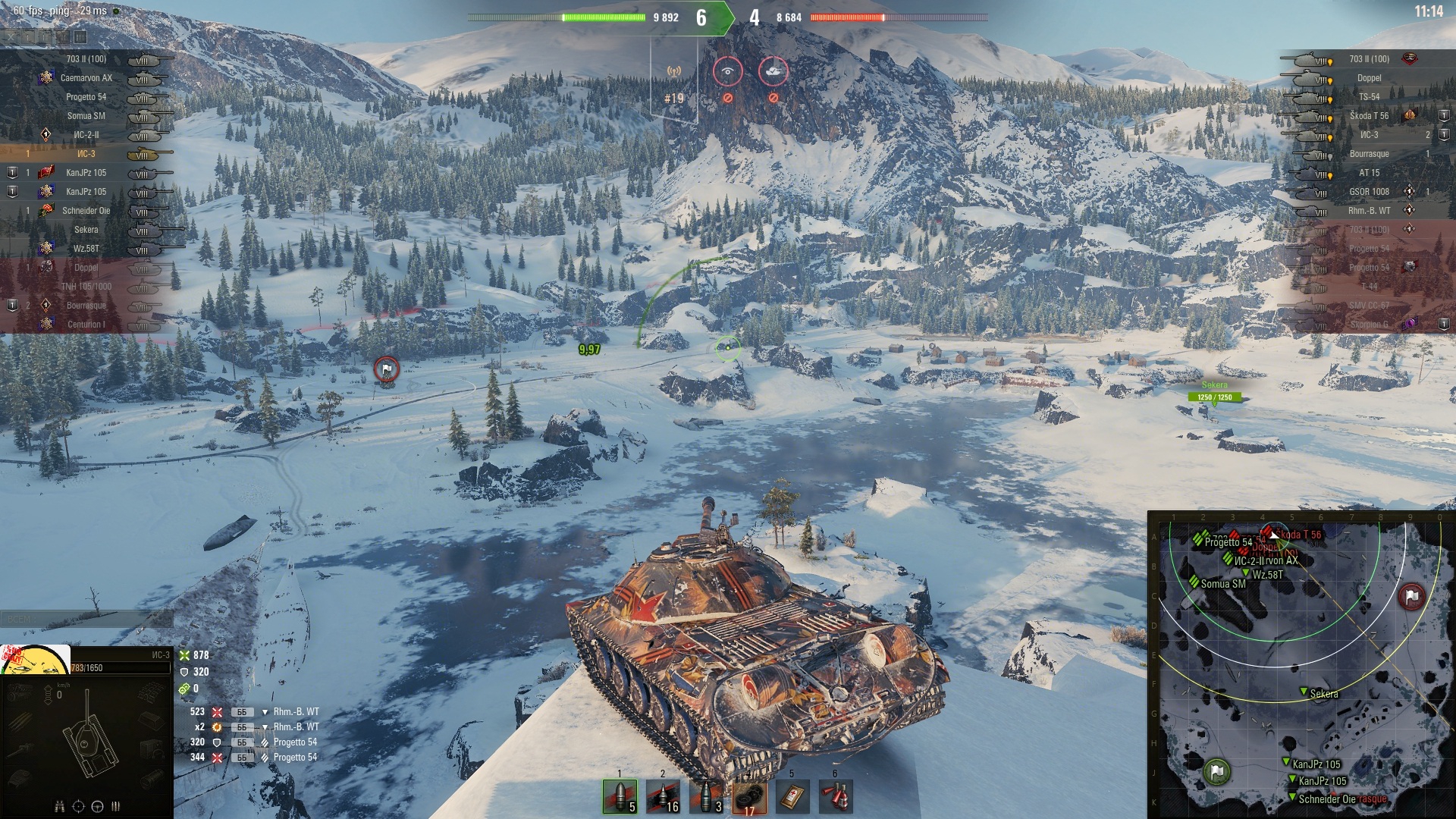This screenshot has width=1456, height=819.
Task: Select Somua SM in the allied team list
Action: 86,116
